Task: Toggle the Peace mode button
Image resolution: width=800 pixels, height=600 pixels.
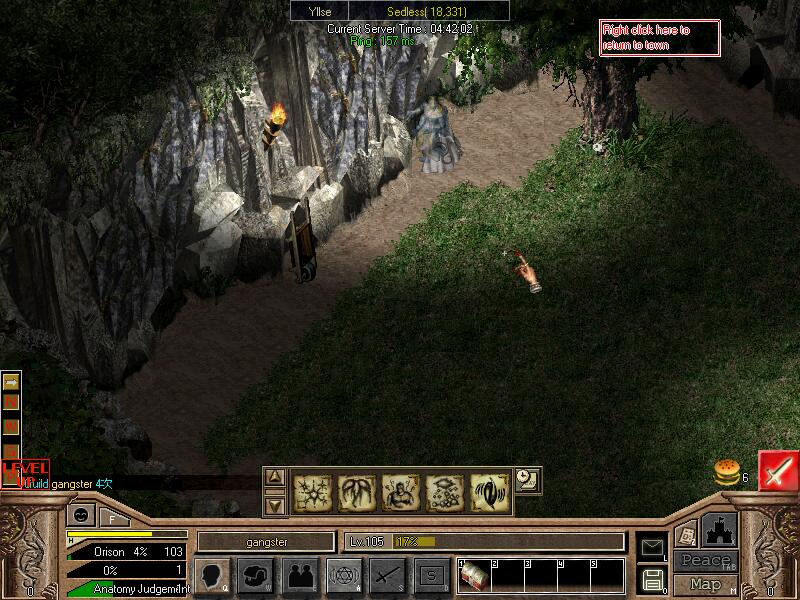Action: coord(706,561)
